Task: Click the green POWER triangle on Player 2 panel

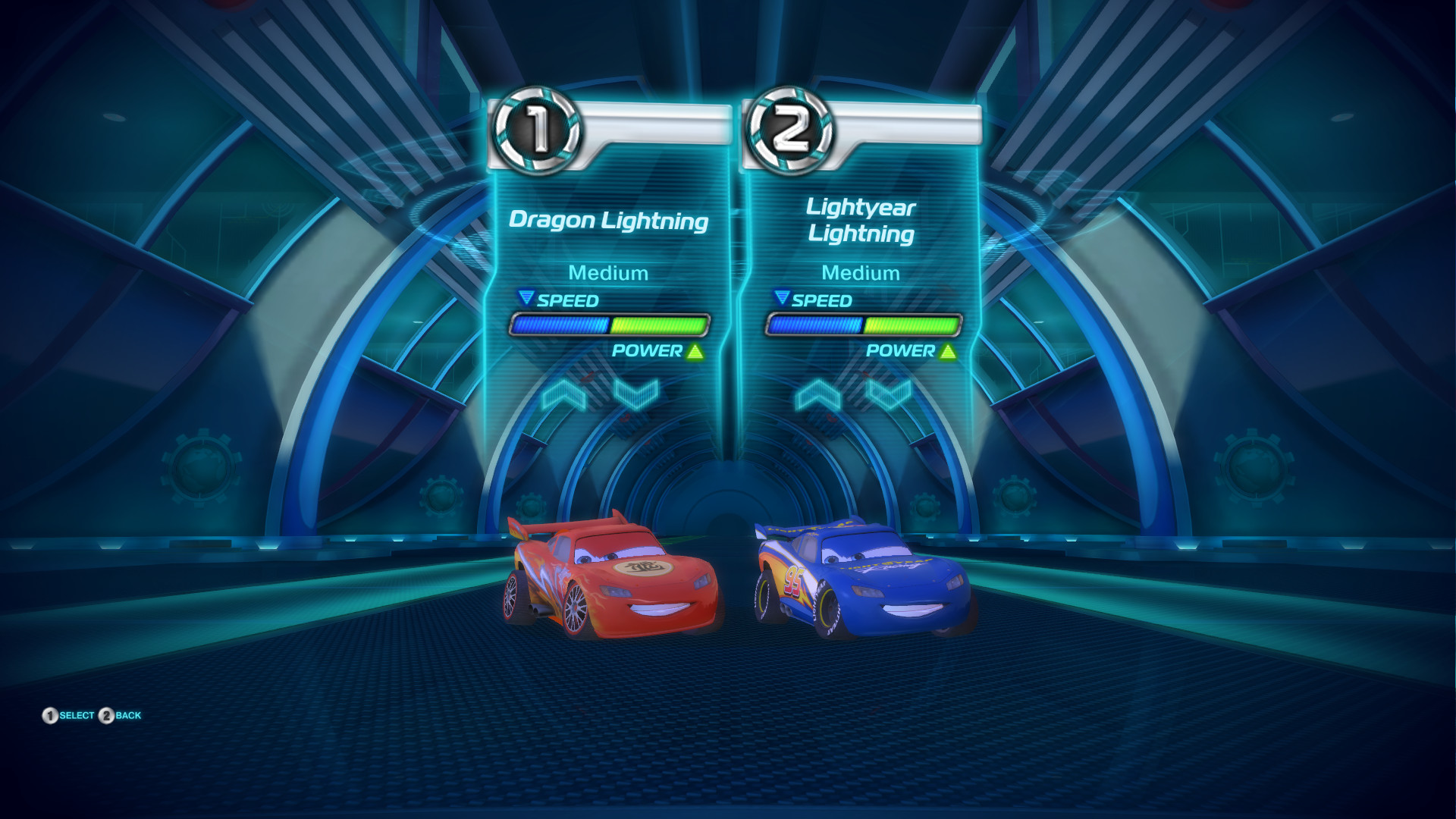Action: click(946, 352)
